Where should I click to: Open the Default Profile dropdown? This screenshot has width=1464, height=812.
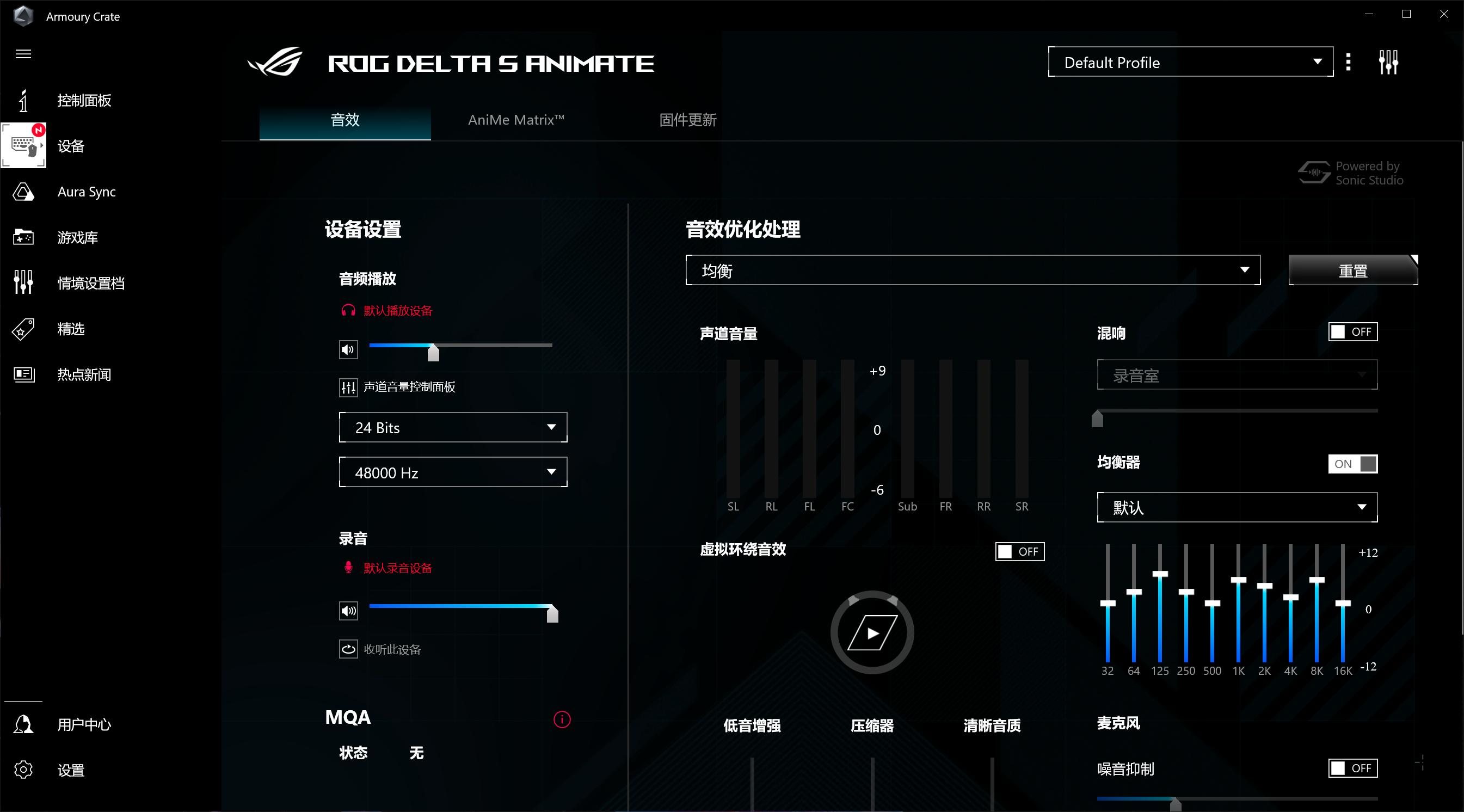pyautogui.click(x=1190, y=62)
